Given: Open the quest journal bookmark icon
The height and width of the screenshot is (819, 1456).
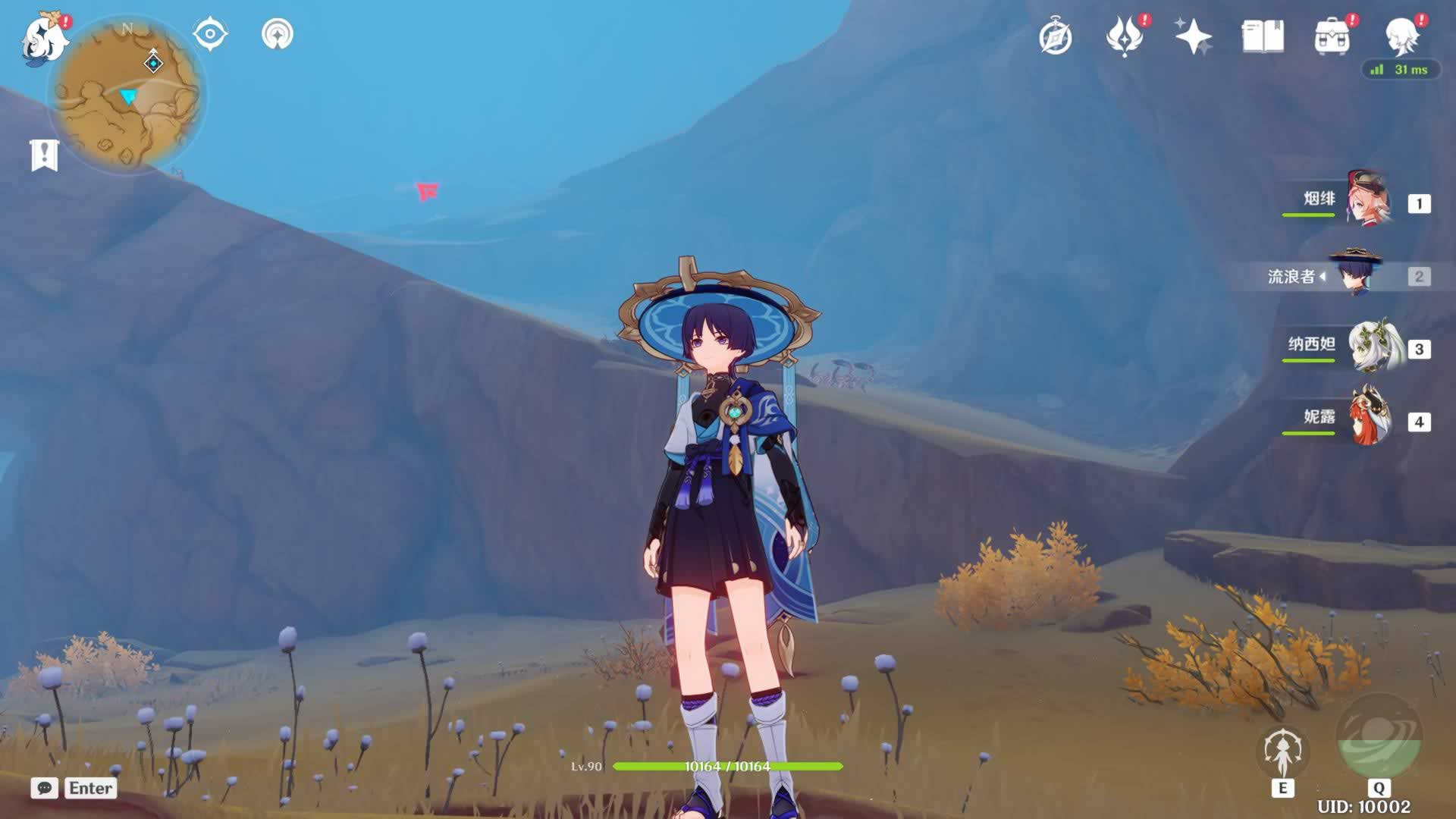Looking at the screenshot, I should [44, 155].
